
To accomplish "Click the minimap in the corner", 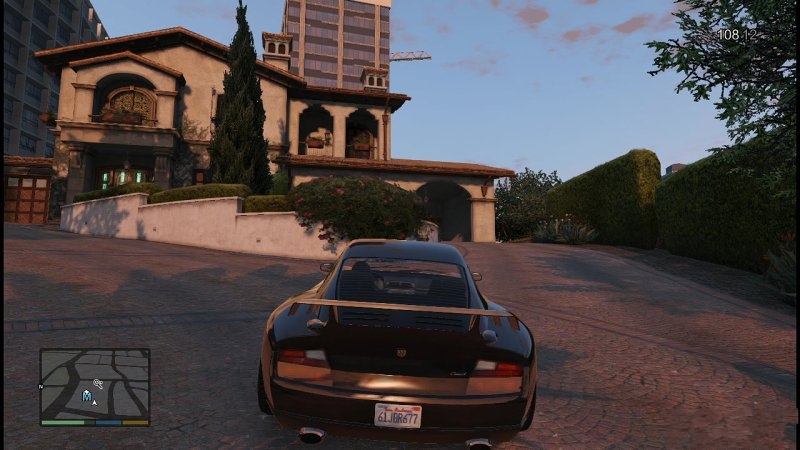I will [95, 384].
